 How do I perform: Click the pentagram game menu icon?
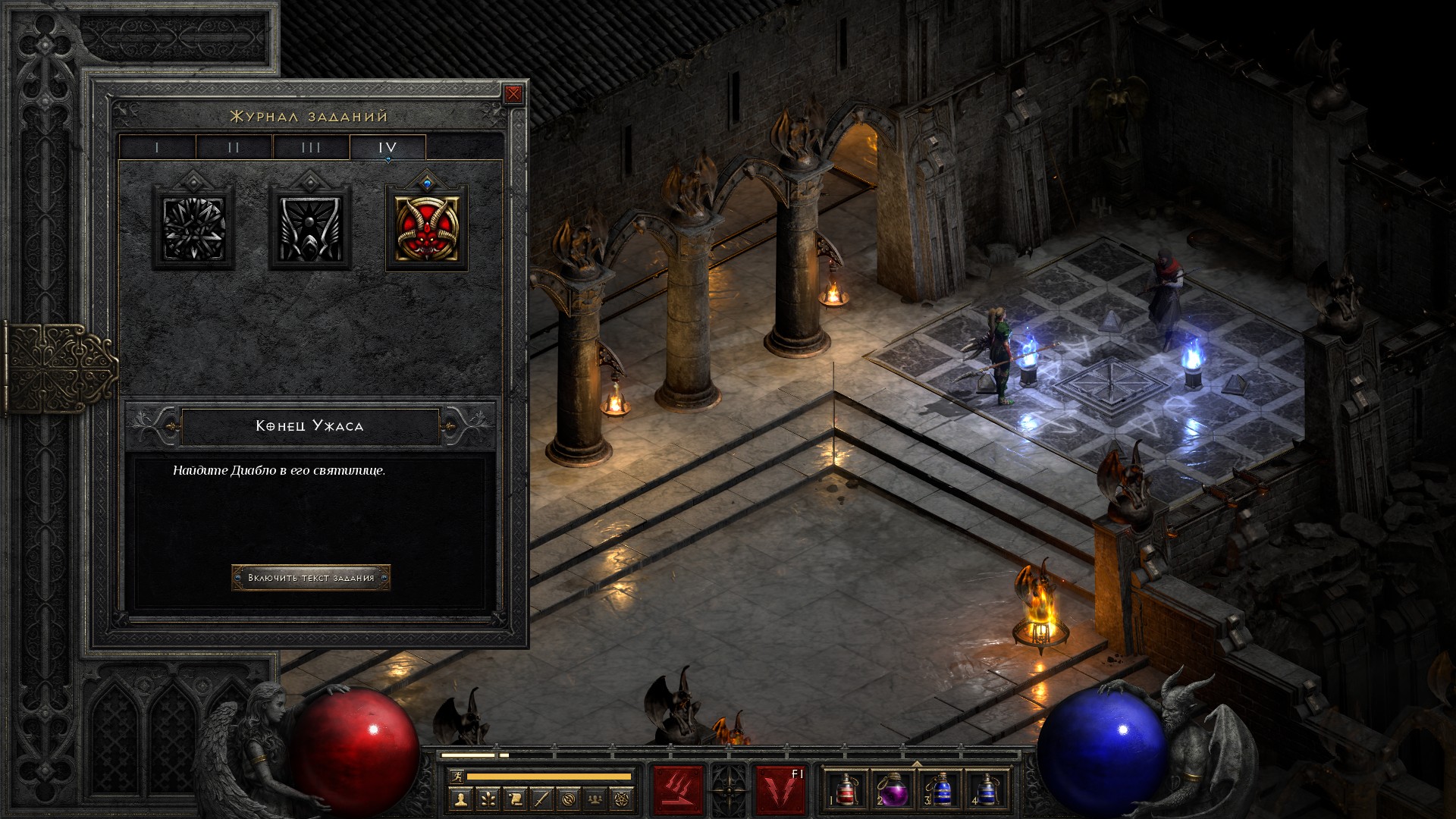(623, 799)
